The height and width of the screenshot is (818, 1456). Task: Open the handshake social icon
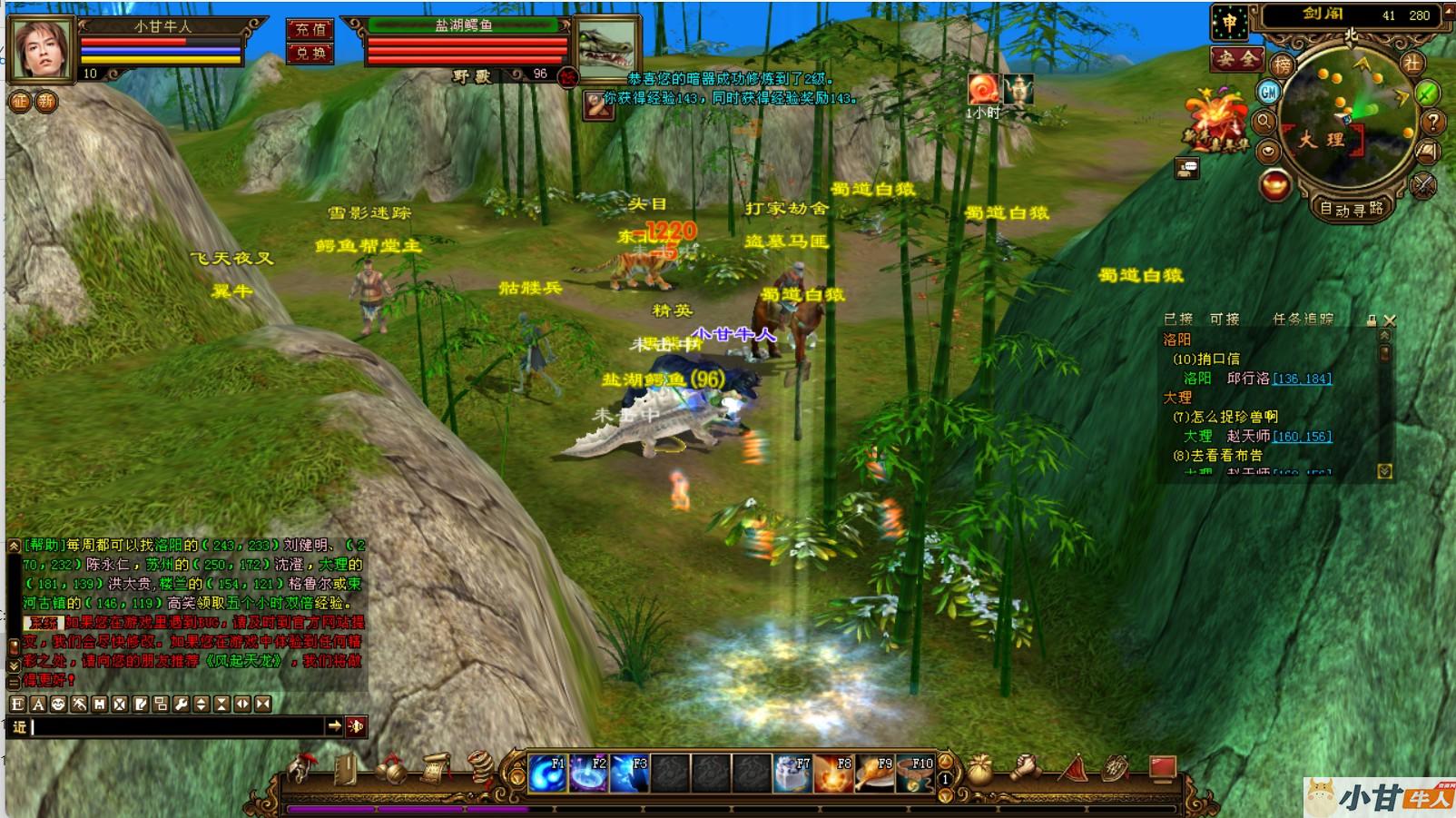pos(1026,769)
